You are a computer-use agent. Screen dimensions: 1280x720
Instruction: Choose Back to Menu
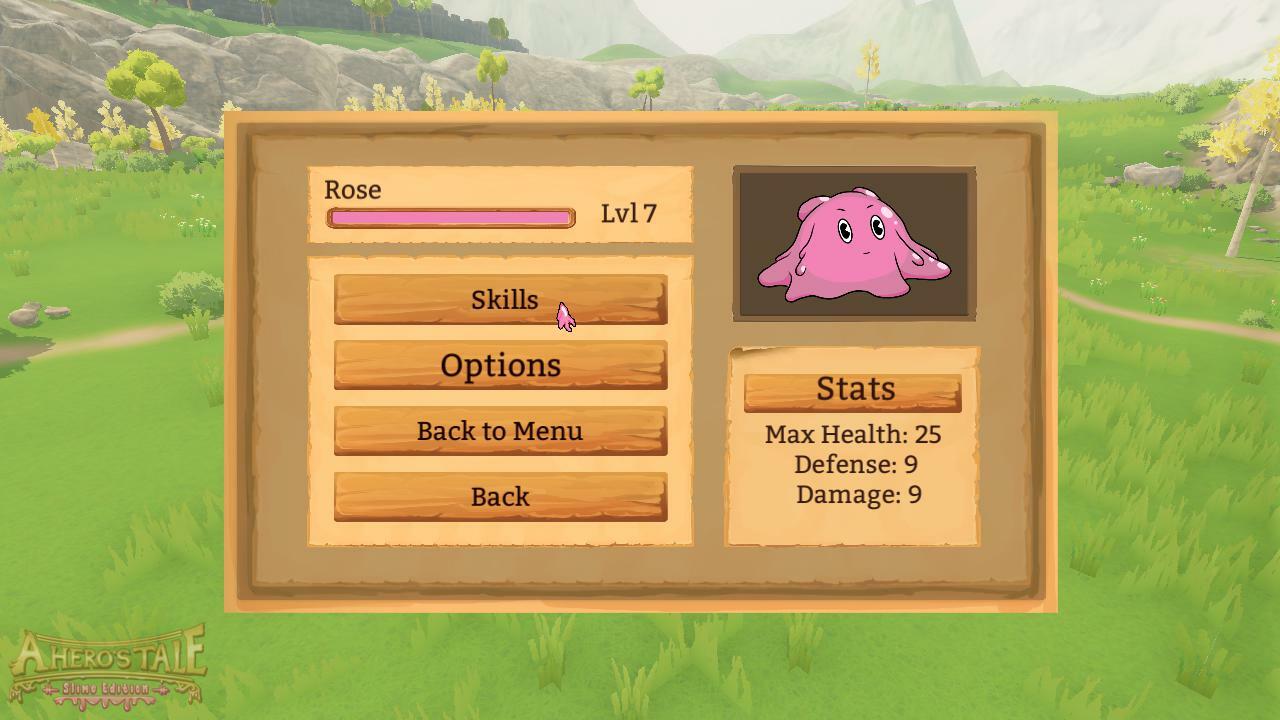coord(500,431)
